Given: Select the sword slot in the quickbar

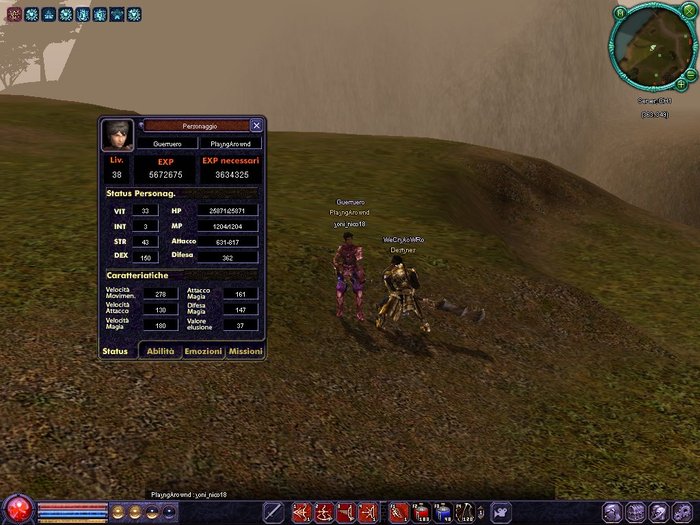Looking at the screenshot, I should coord(272,513).
